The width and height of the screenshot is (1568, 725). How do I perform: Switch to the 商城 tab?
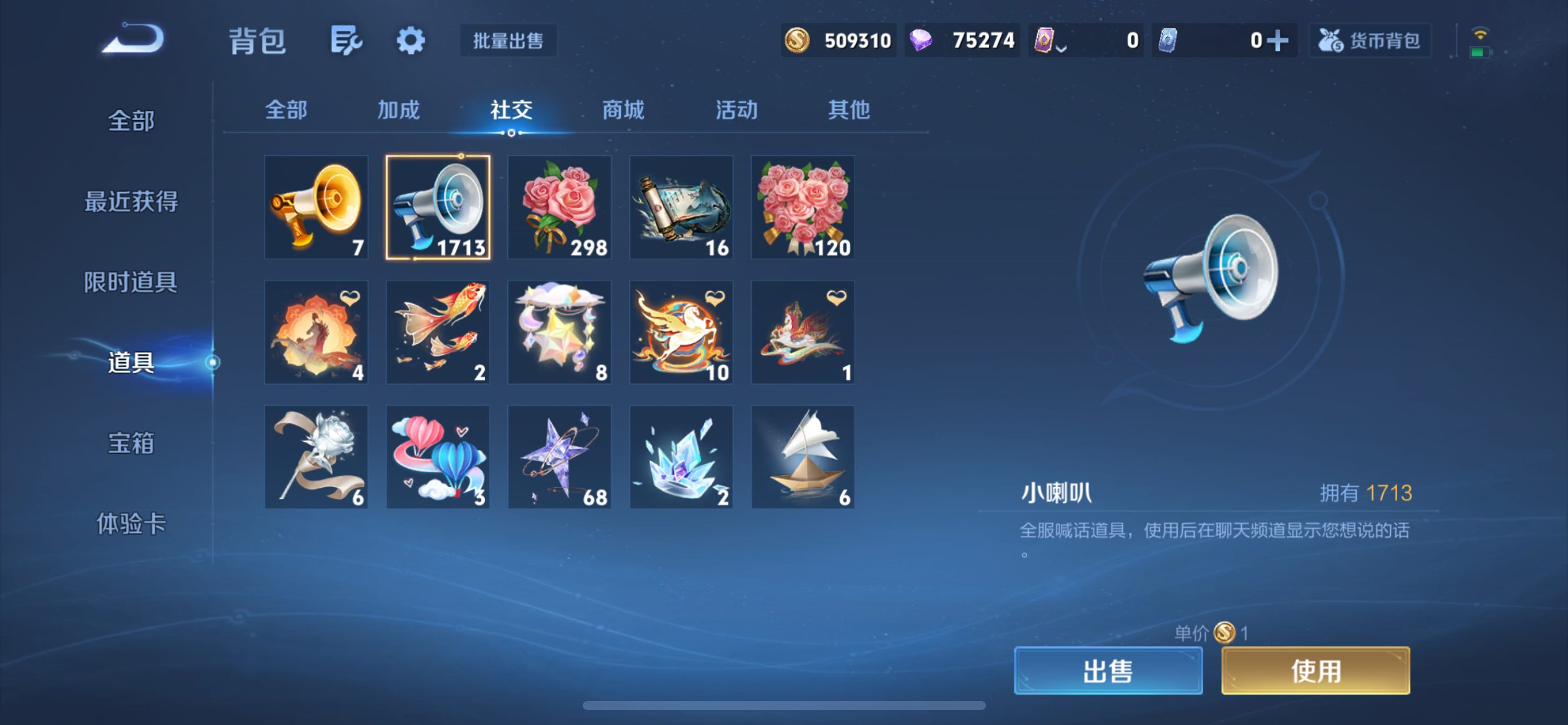tap(622, 110)
